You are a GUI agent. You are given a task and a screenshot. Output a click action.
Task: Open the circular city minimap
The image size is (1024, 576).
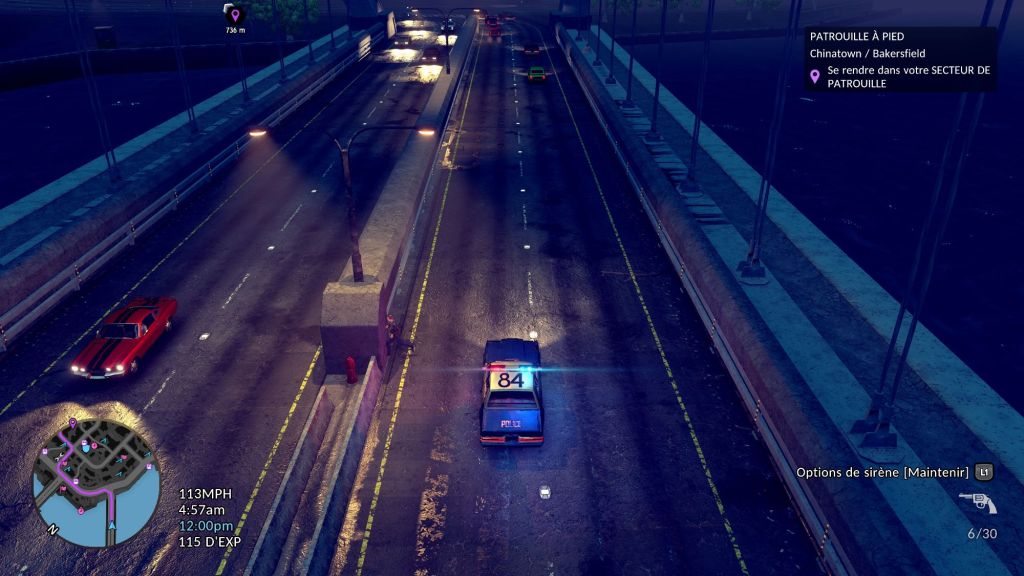tap(96, 483)
